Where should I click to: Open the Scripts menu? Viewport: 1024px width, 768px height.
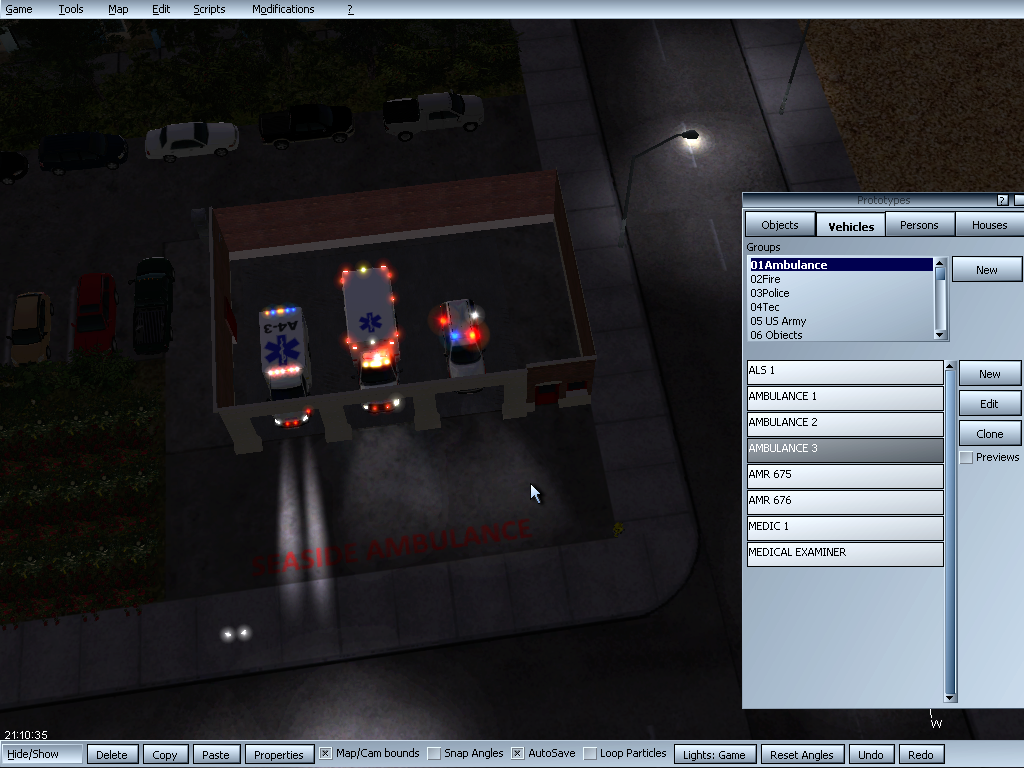tap(209, 9)
